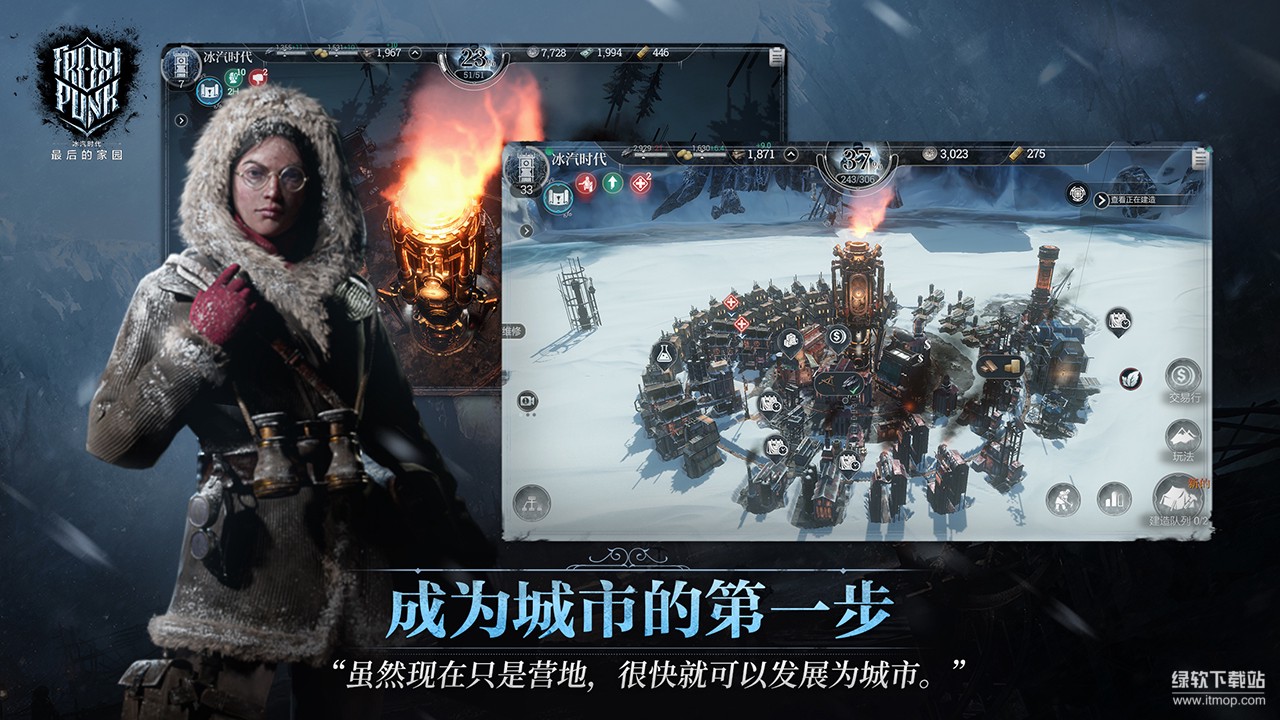Open the hamburger menu at top right
The image size is (1280, 720).
tap(1200, 158)
